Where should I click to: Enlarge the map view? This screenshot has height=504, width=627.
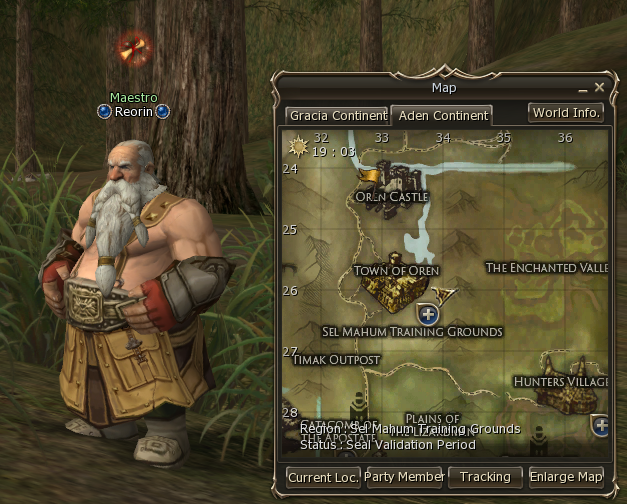566,477
